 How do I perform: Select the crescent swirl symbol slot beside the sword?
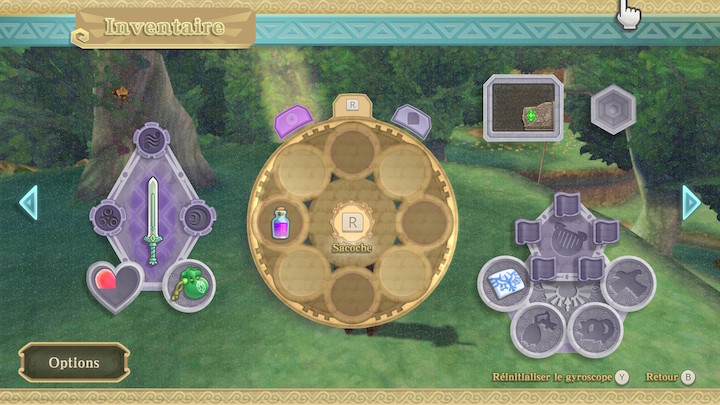[x=195, y=216]
